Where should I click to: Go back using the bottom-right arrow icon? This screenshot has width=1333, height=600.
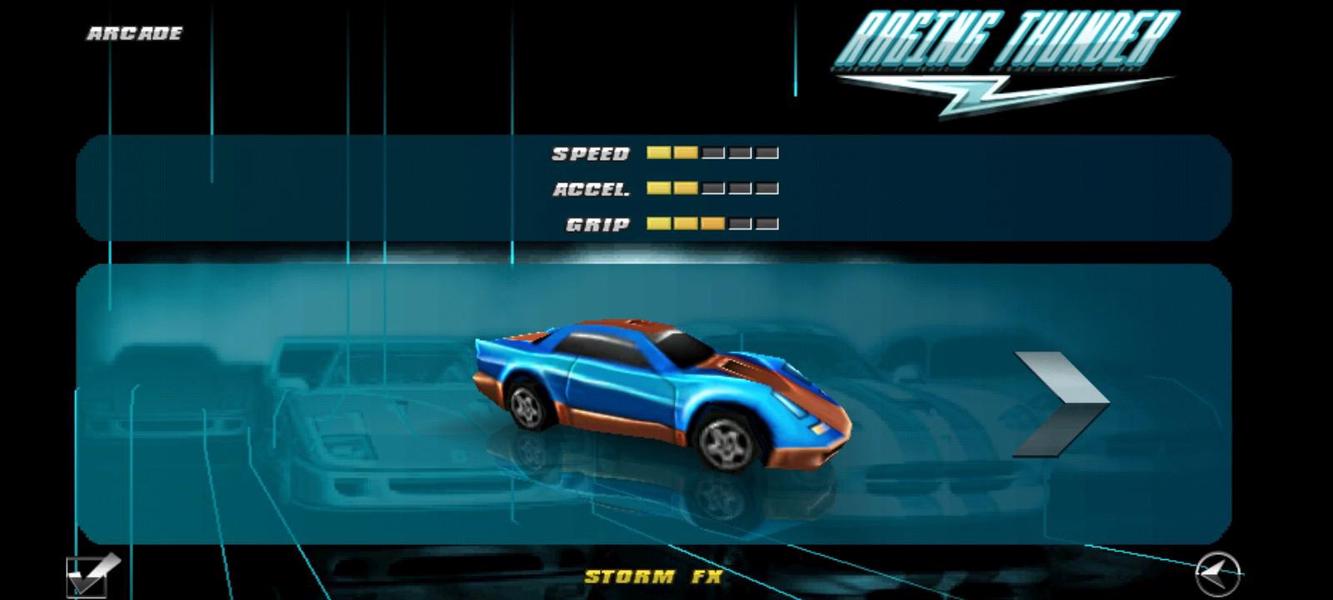[x=1217, y=574]
